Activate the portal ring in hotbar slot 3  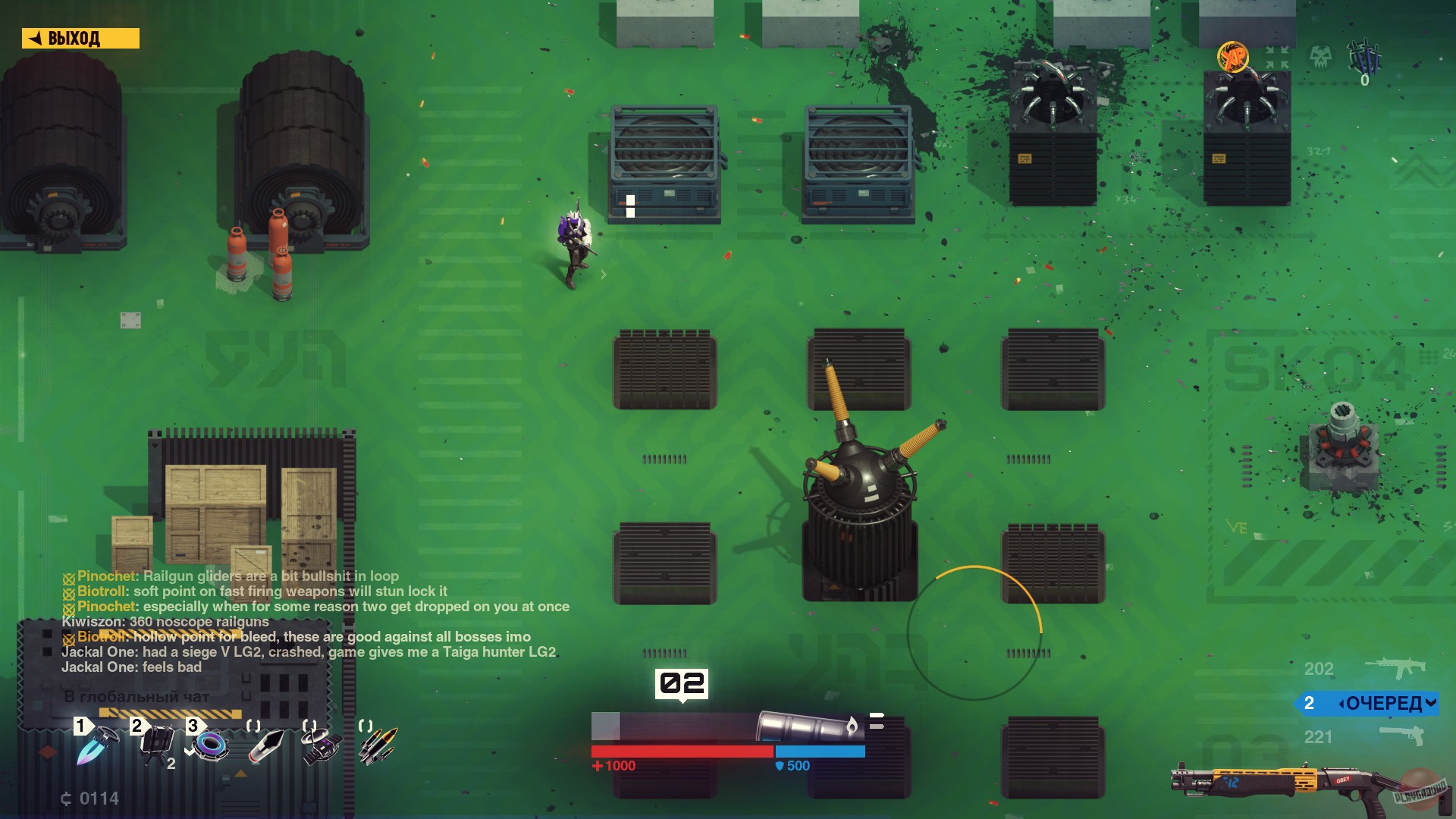211,745
